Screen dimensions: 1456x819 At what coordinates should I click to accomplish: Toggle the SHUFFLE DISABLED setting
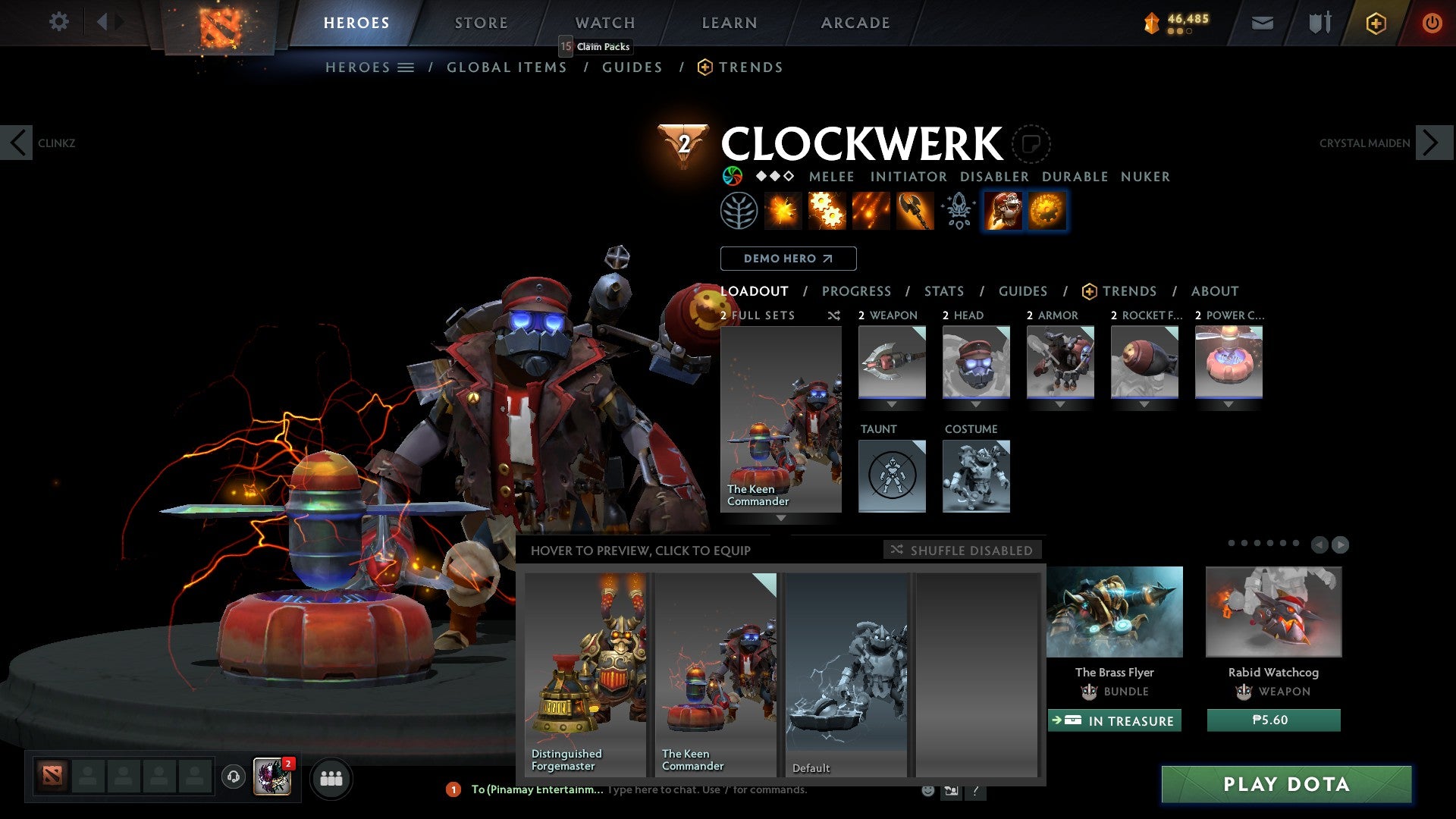(x=963, y=550)
